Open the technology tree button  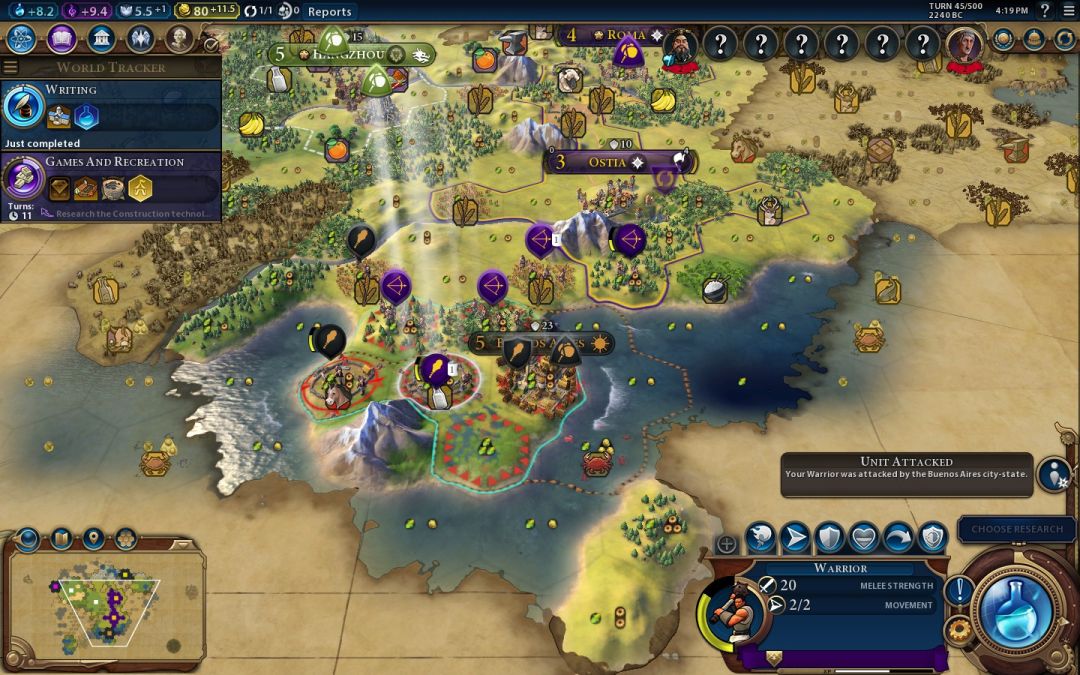[22, 39]
